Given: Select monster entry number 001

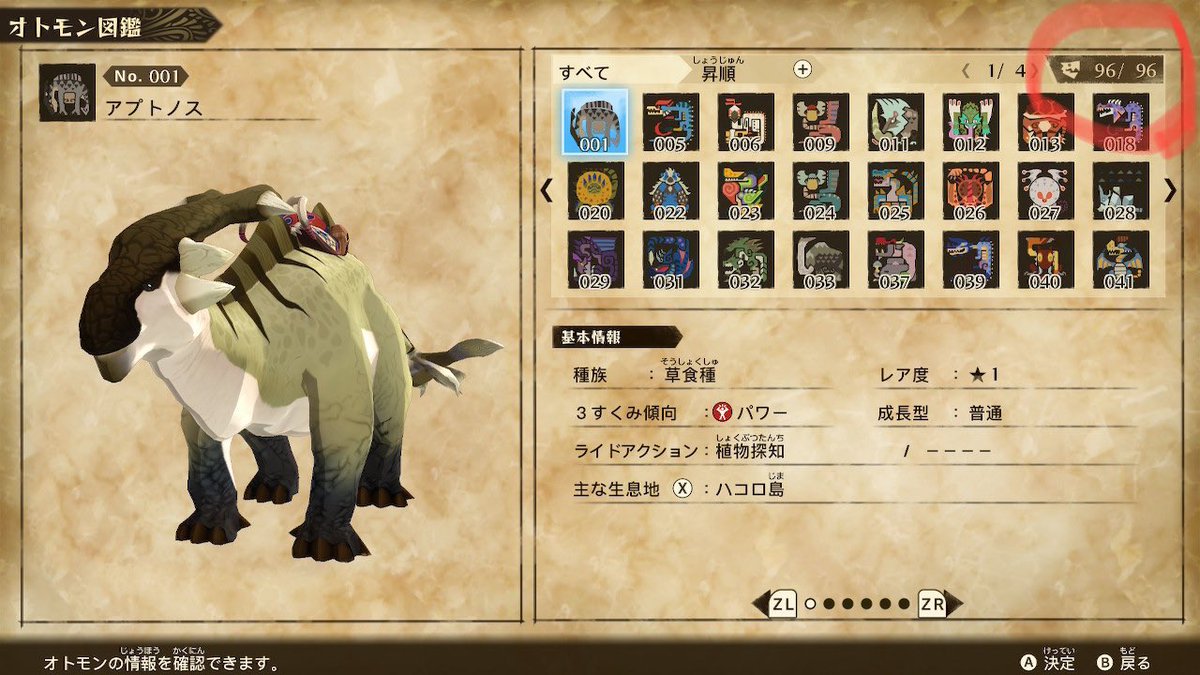Looking at the screenshot, I should (x=595, y=122).
